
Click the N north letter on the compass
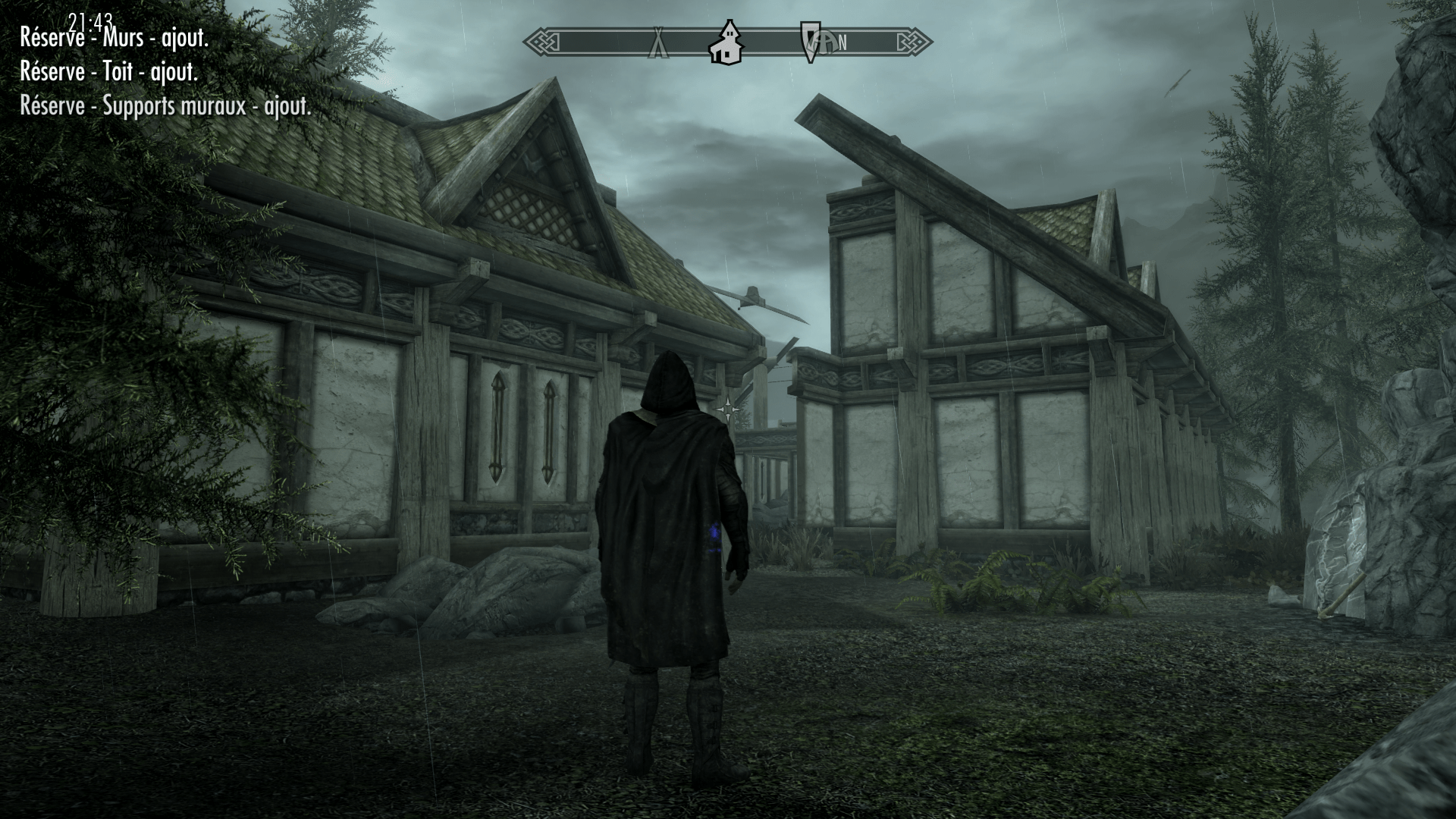[x=843, y=43]
